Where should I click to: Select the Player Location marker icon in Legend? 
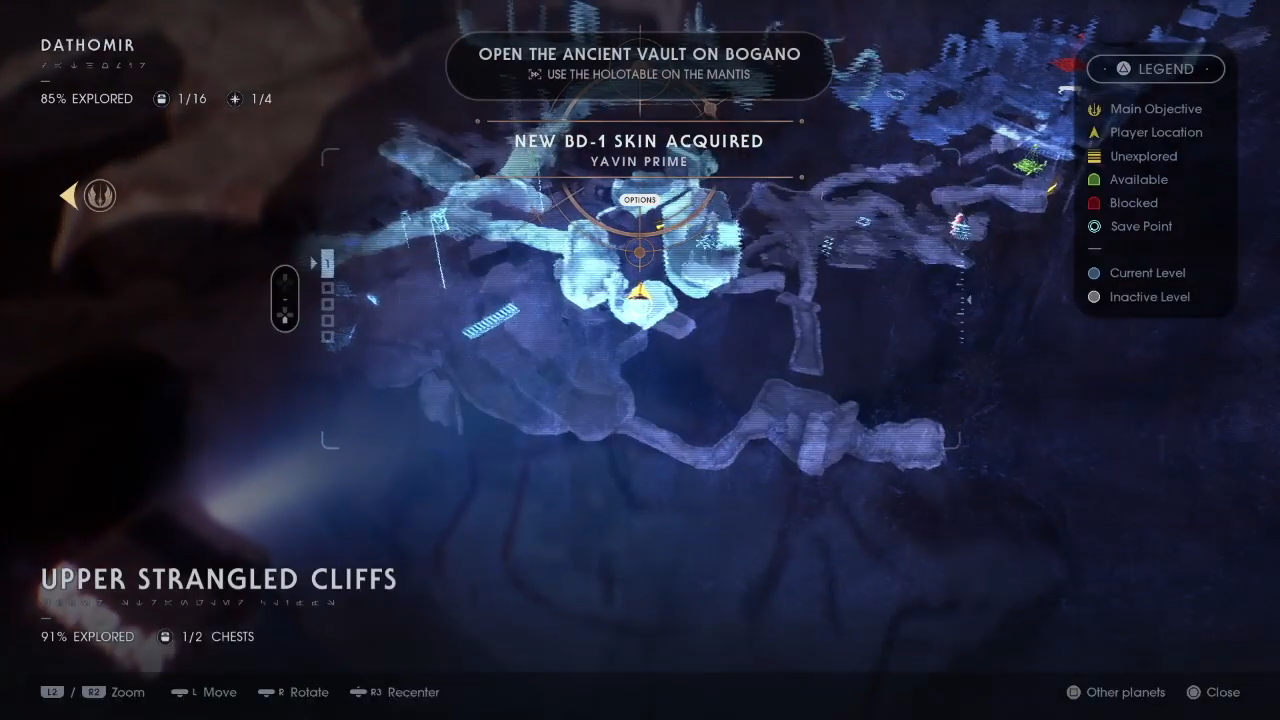[1094, 132]
